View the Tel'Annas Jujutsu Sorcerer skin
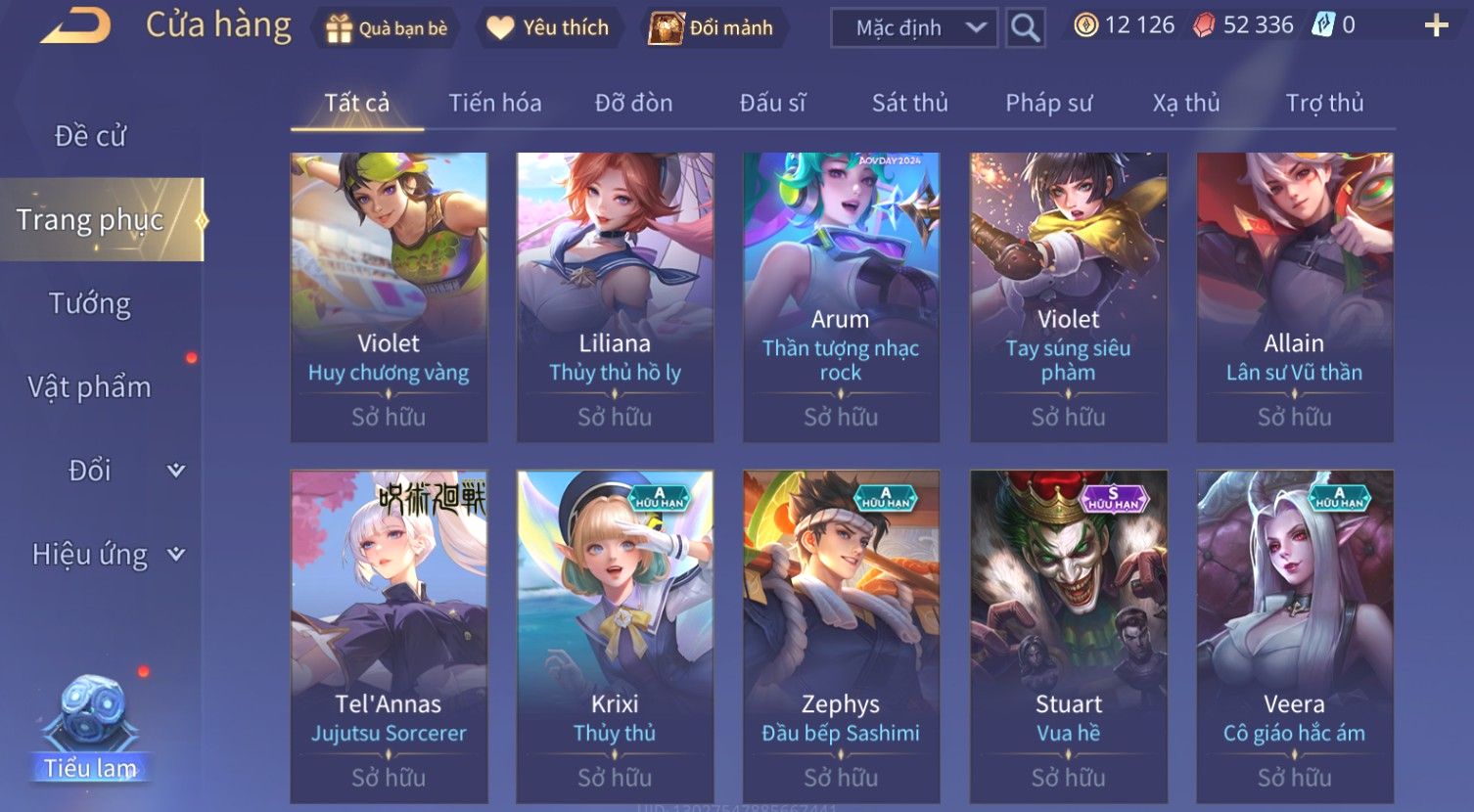 [389, 636]
